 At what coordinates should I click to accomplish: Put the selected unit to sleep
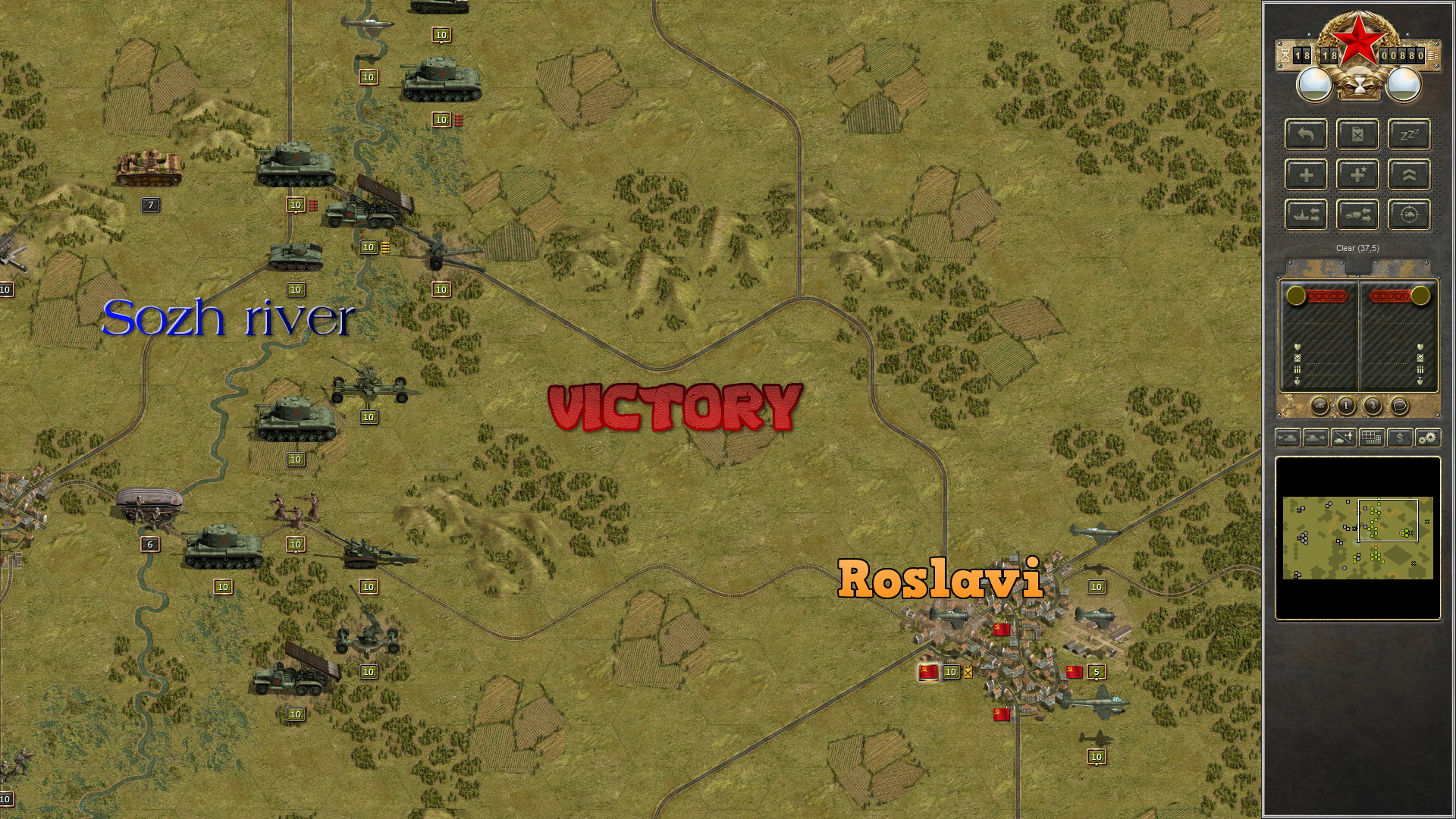pos(1410,135)
